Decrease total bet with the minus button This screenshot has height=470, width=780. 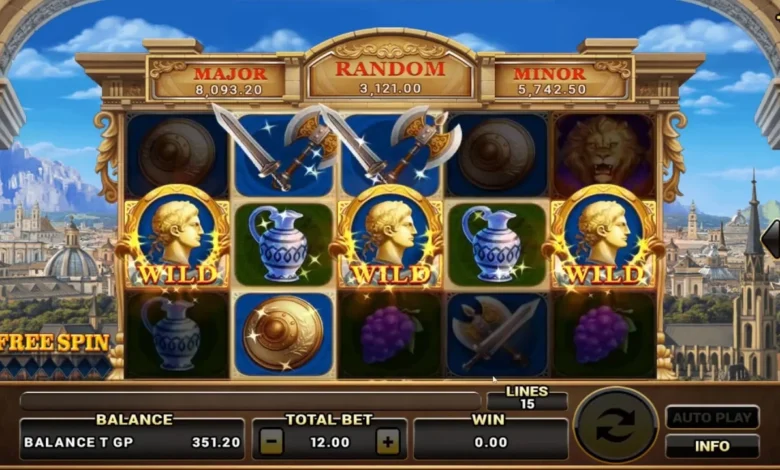(x=271, y=440)
